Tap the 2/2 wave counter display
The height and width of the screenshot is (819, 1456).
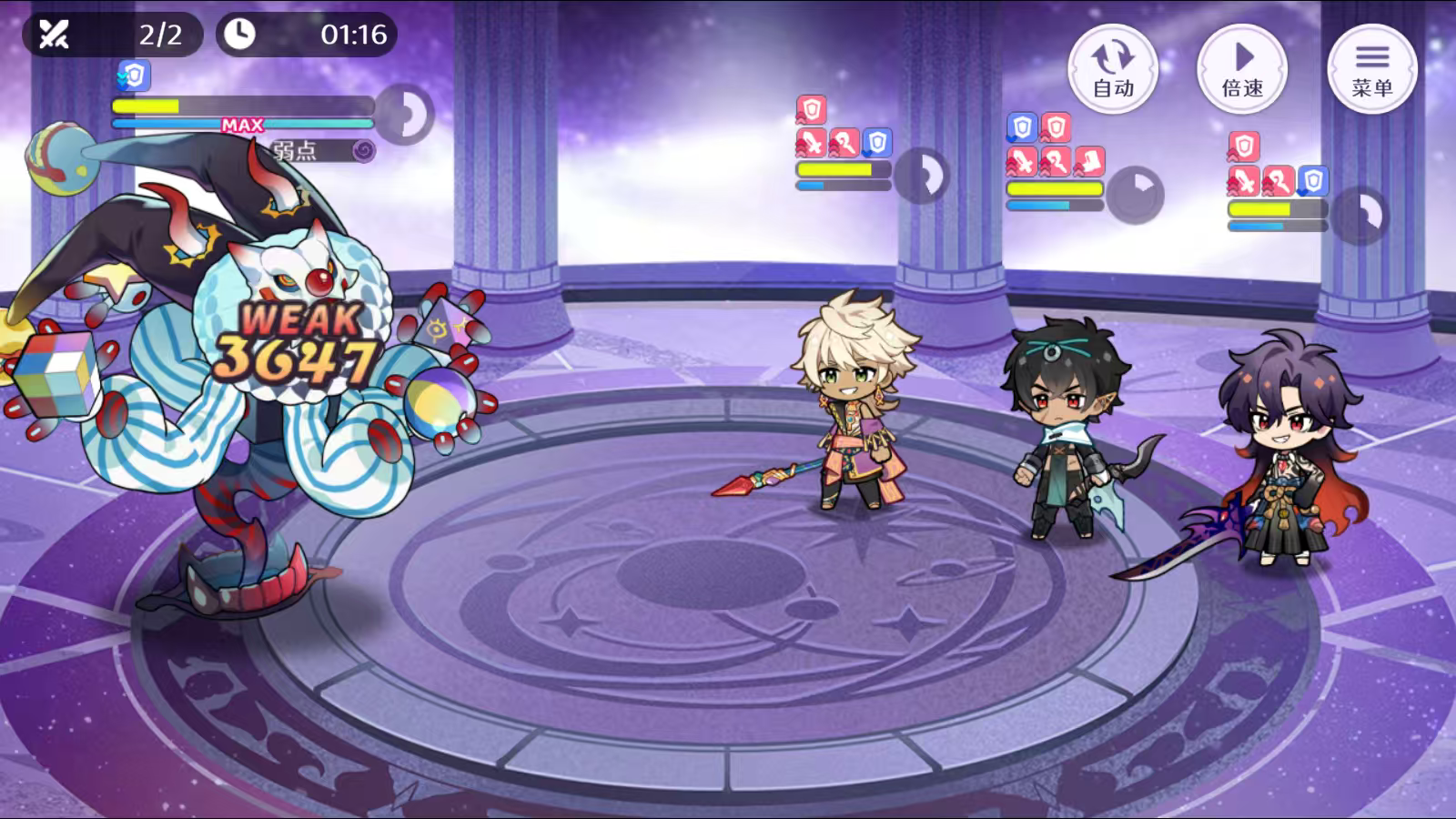tap(160, 36)
